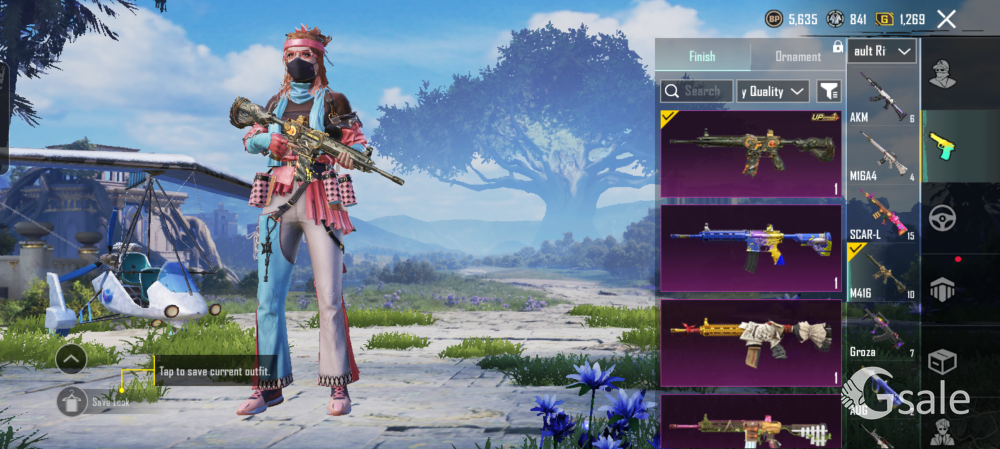This screenshot has width=1000, height=449.
Task: Open the vehicle steering wheel category
Action: [x=941, y=217]
